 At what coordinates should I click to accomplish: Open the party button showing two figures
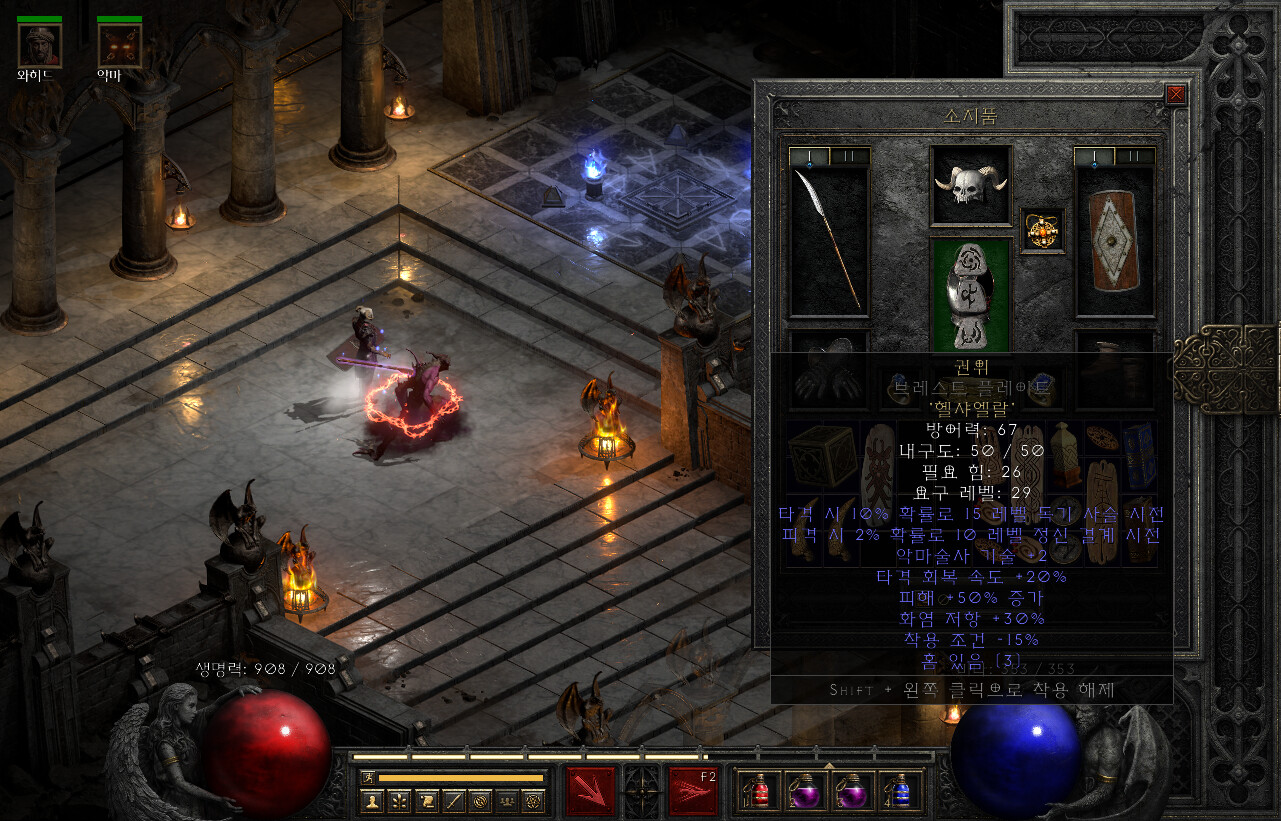click(507, 801)
